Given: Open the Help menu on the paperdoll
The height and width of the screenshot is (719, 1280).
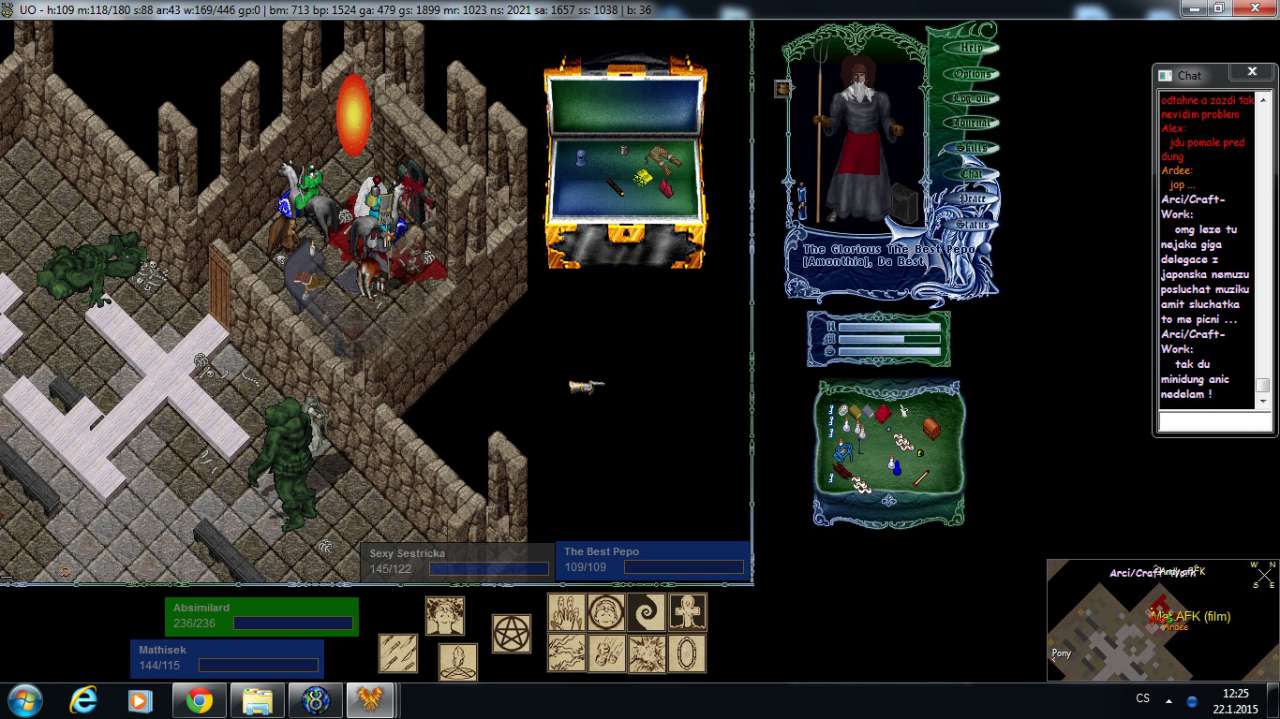Looking at the screenshot, I should (971, 48).
